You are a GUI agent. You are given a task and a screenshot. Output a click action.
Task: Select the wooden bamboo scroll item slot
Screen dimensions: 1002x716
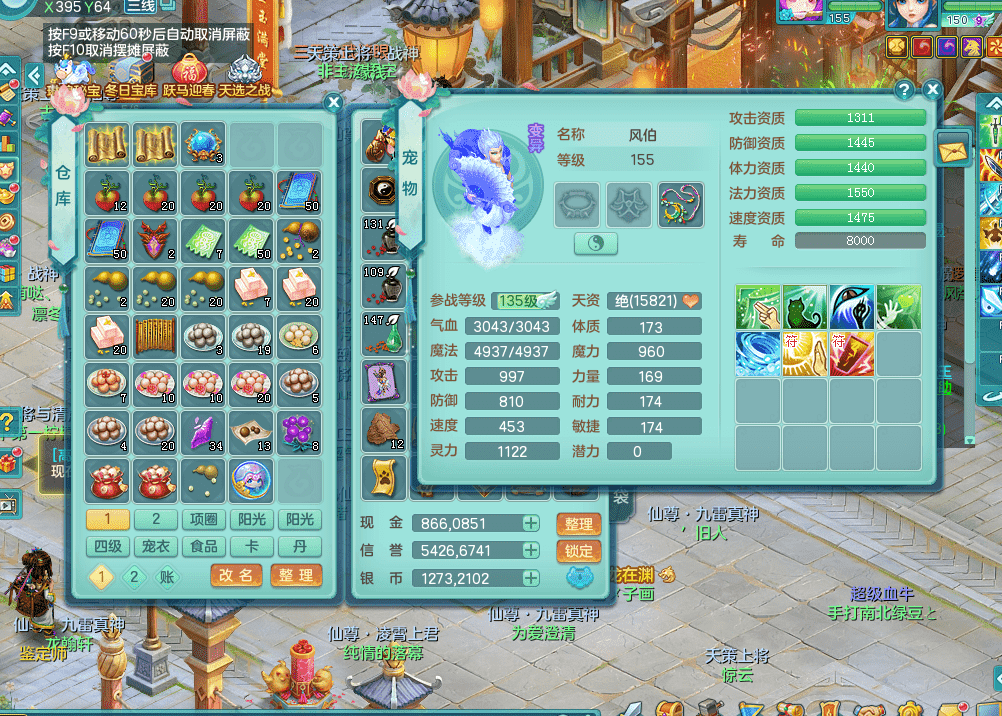[x=155, y=336]
